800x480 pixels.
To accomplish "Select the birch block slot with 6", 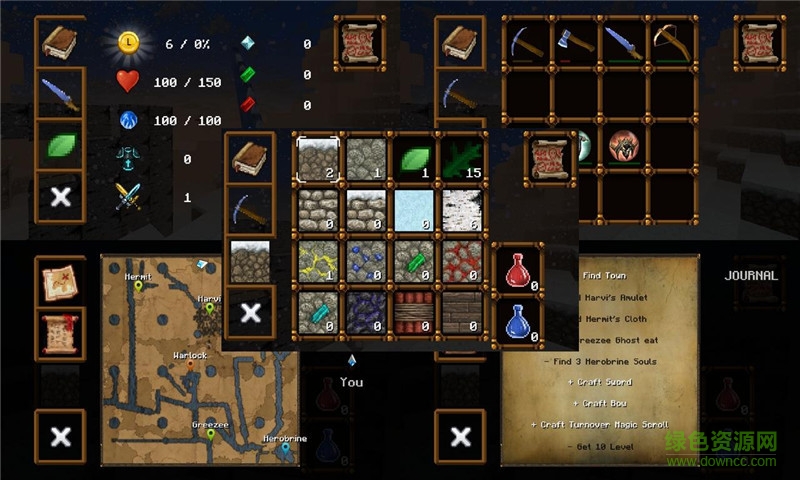I will click(463, 210).
